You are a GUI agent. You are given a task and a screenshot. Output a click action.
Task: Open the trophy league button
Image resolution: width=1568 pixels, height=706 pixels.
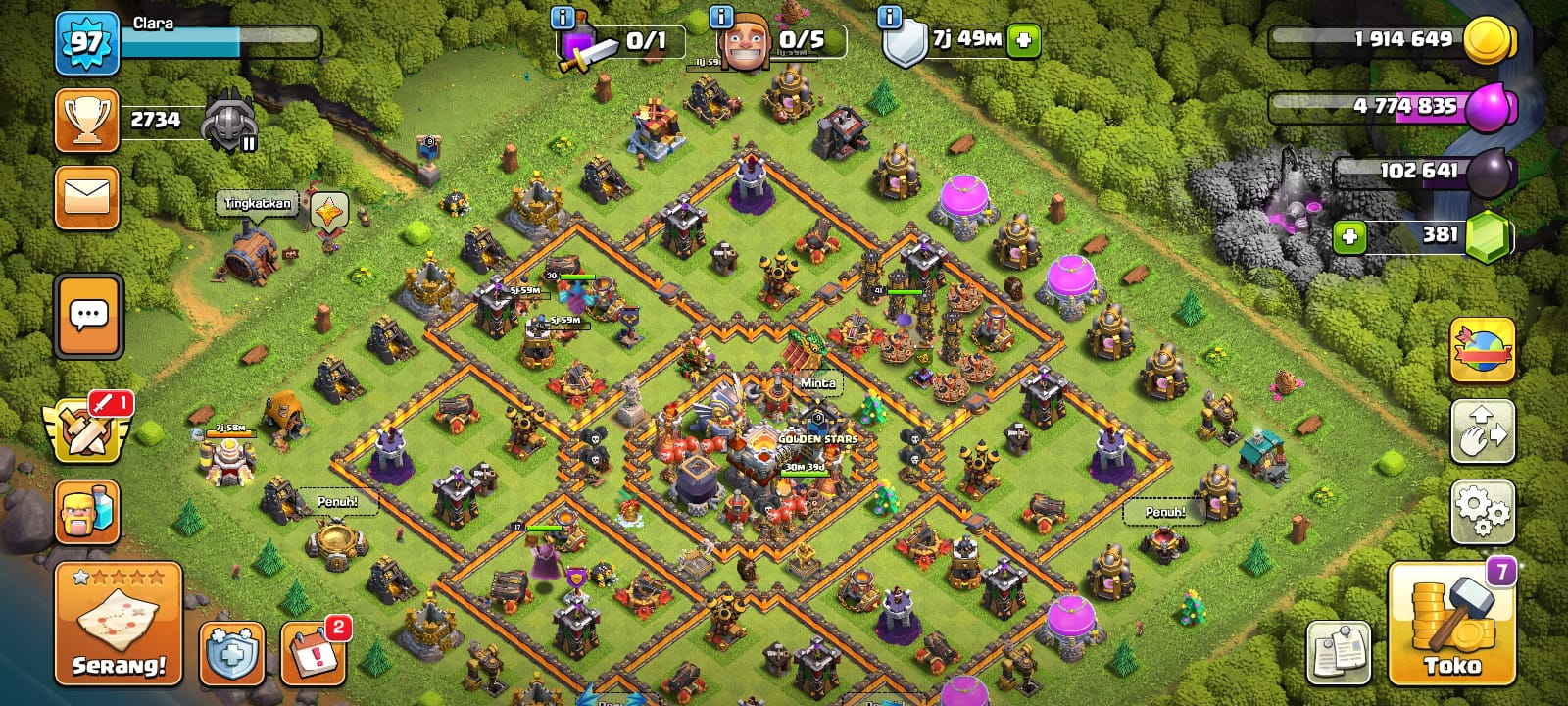tap(87, 120)
